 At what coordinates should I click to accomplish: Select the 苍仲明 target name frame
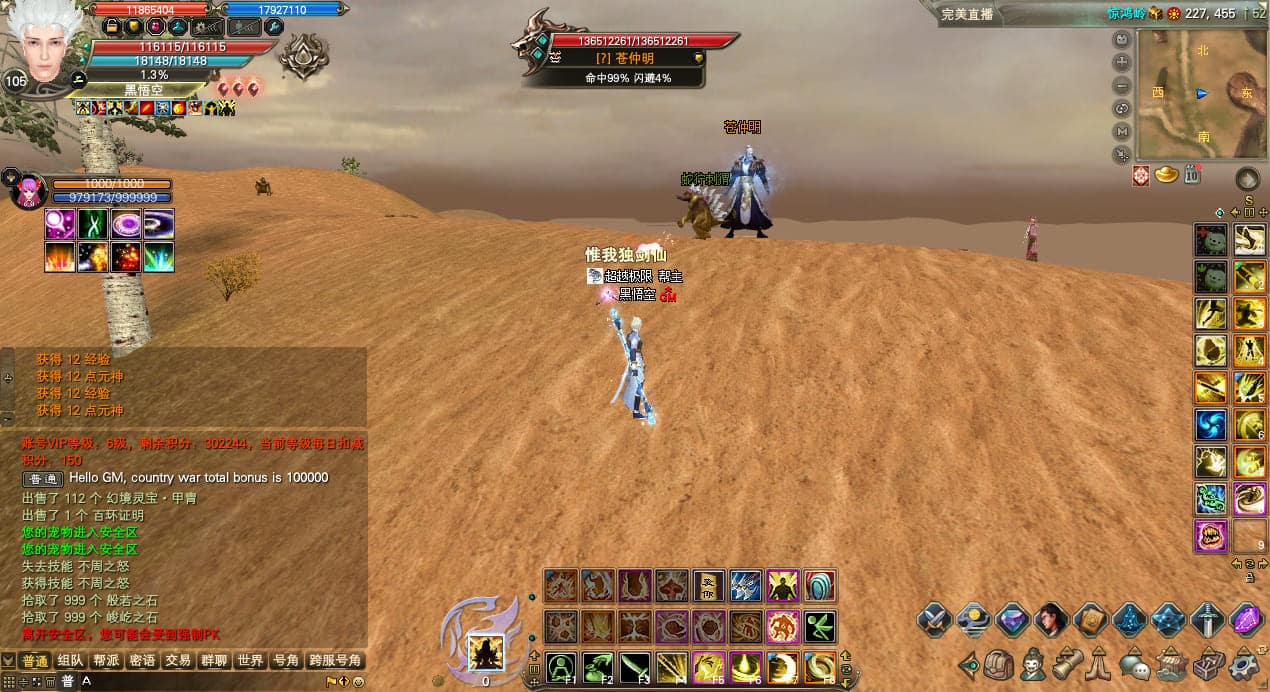point(634,58)
